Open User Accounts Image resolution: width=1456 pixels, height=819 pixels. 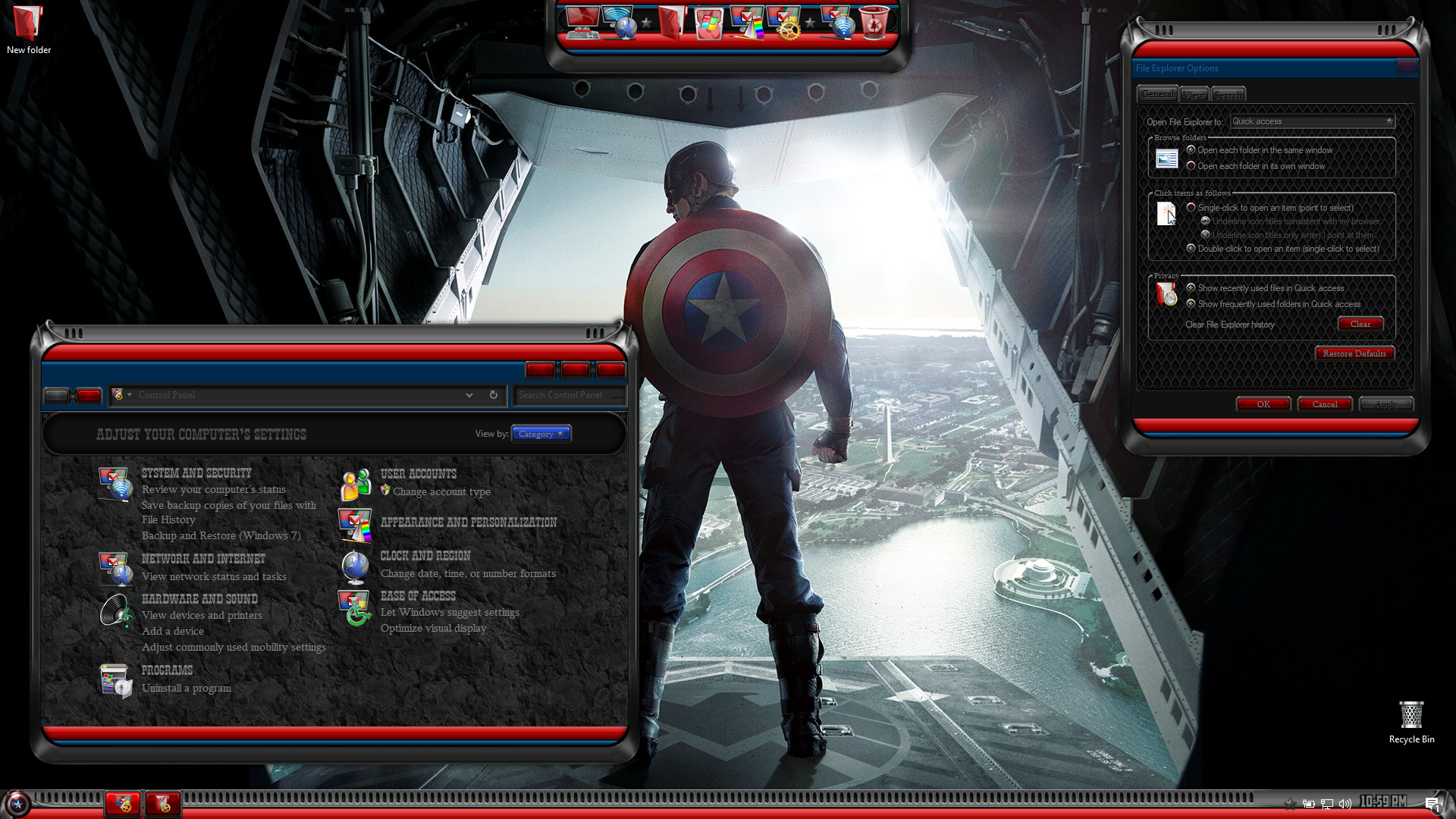[419, 474]
